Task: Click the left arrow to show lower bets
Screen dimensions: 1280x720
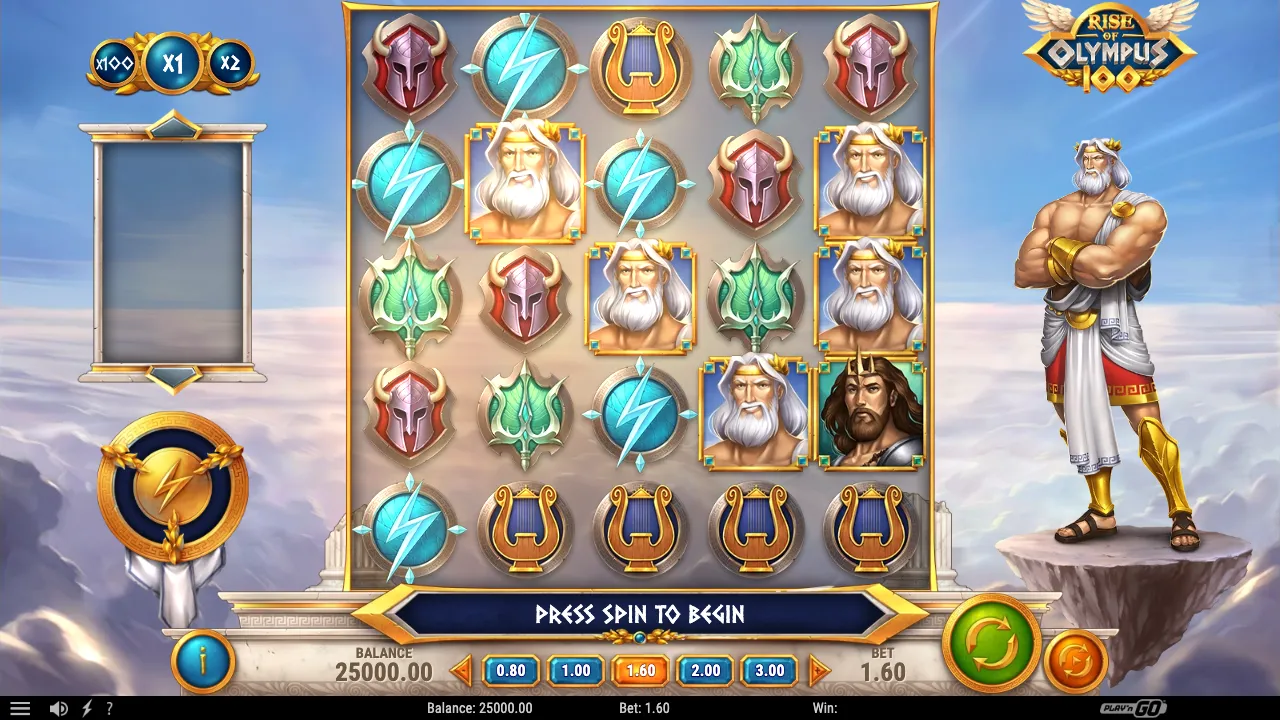Action: [x=461, y=670]
